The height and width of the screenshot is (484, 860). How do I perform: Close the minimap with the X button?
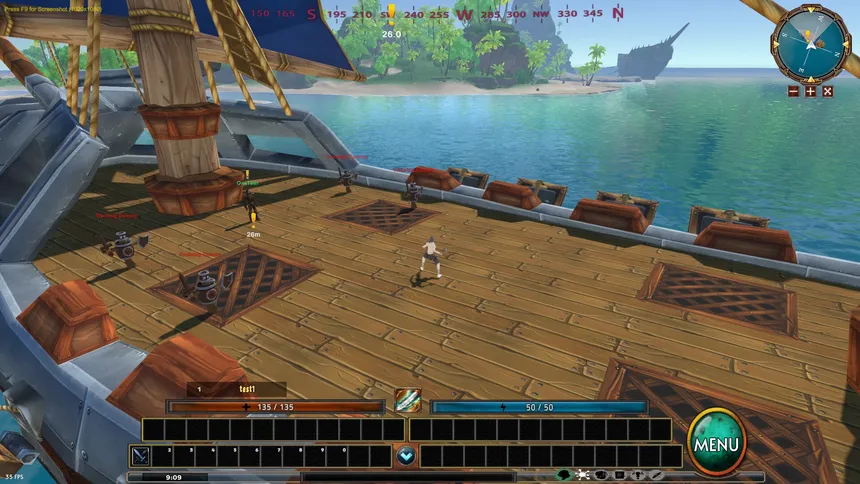coord(827,91)
